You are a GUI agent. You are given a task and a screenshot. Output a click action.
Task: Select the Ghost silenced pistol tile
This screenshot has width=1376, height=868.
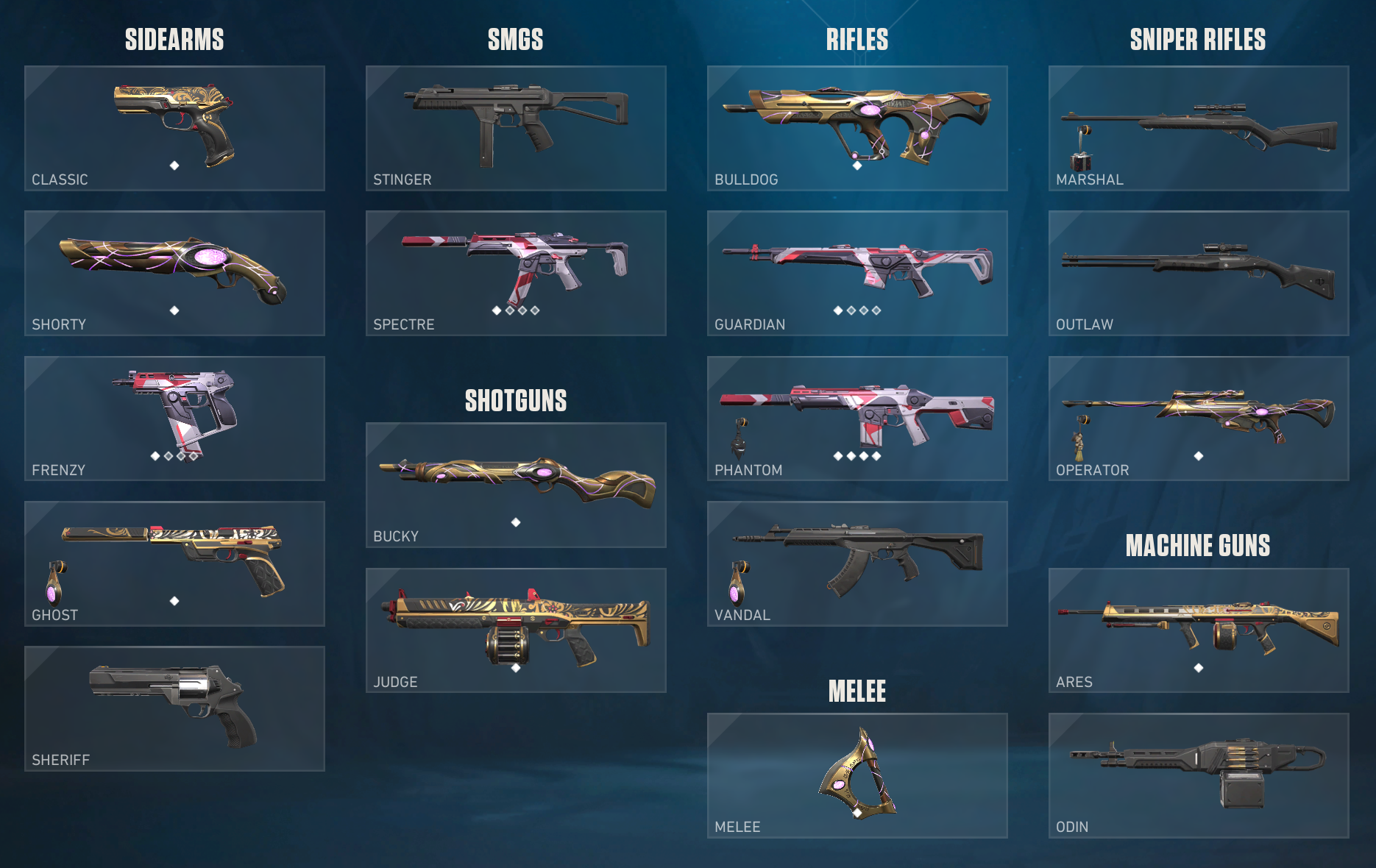coord(174,563)
